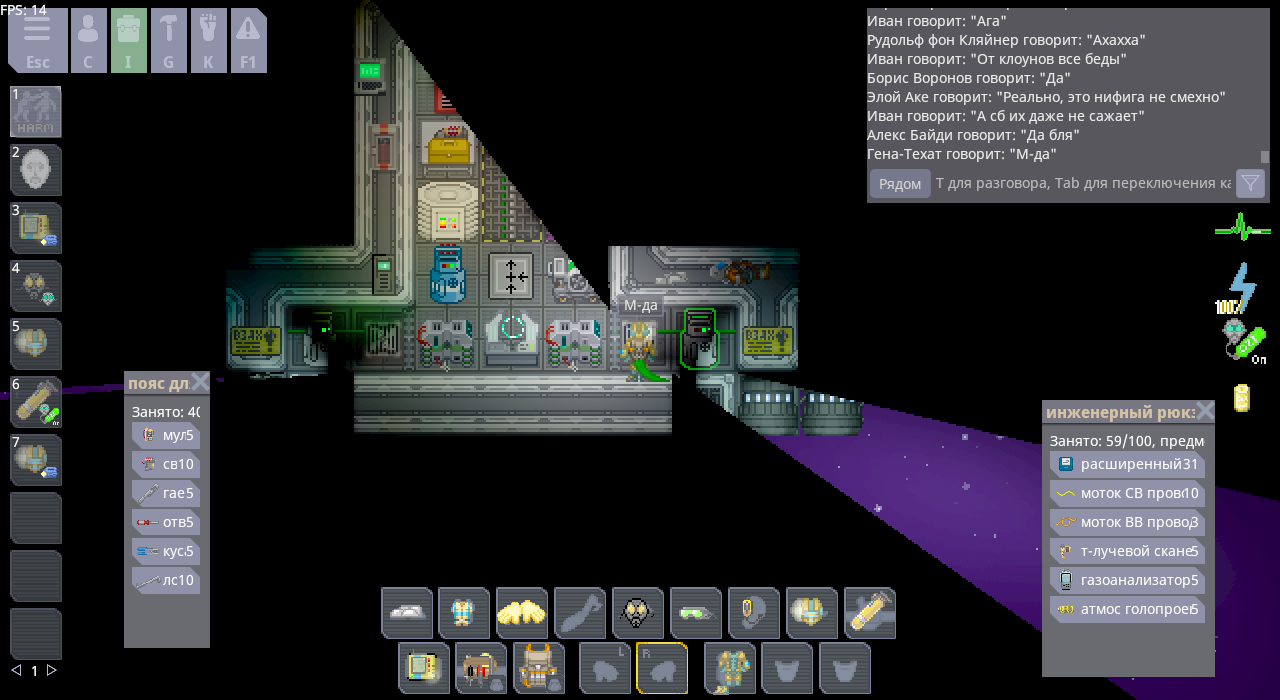Image resolution: width=1280 pixels, height=700 pixels.
Task: Select the atmos holoprojector row
Action: 1127,609
